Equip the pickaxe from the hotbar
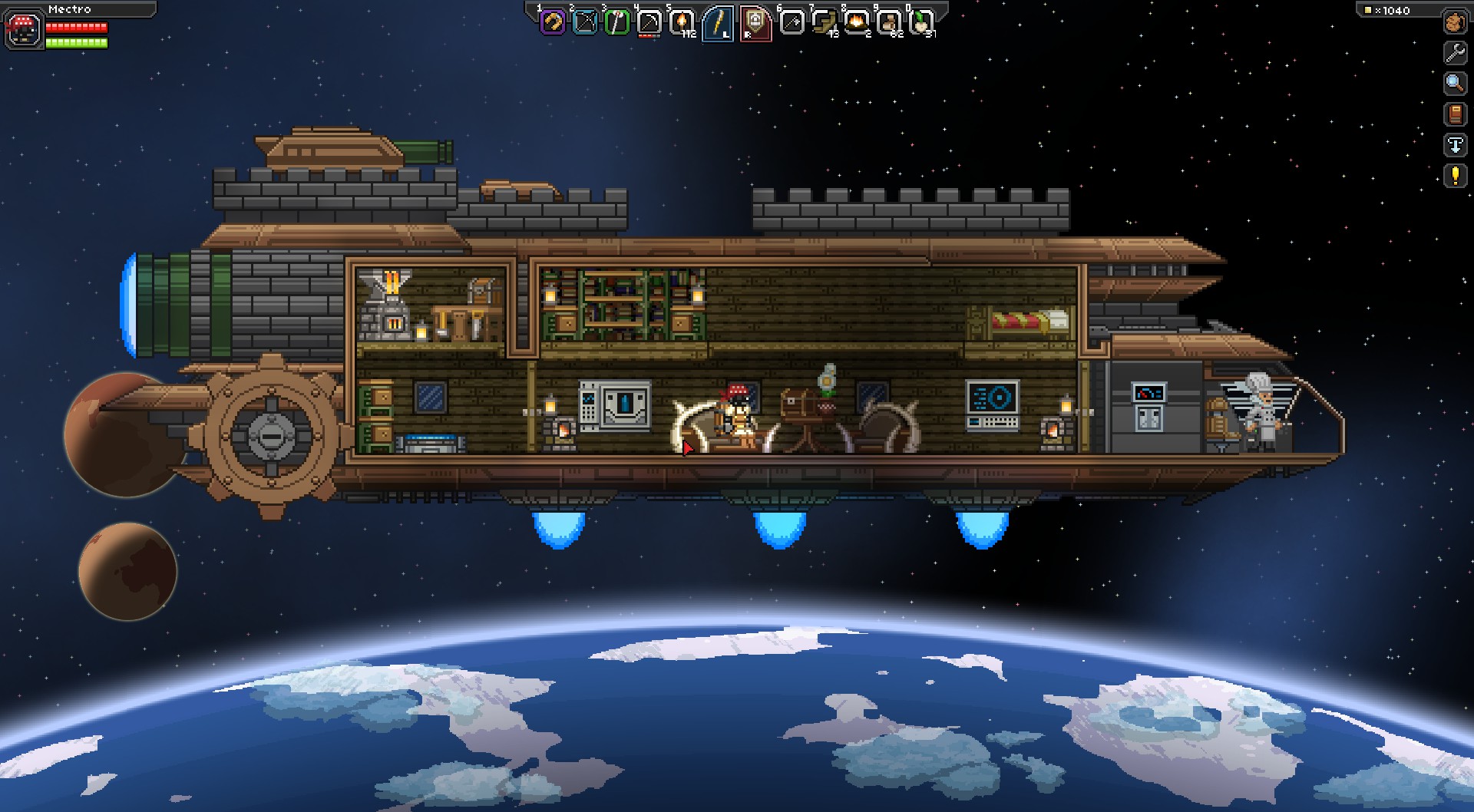Screen dimensions: 1474x812 click(649, 22)
